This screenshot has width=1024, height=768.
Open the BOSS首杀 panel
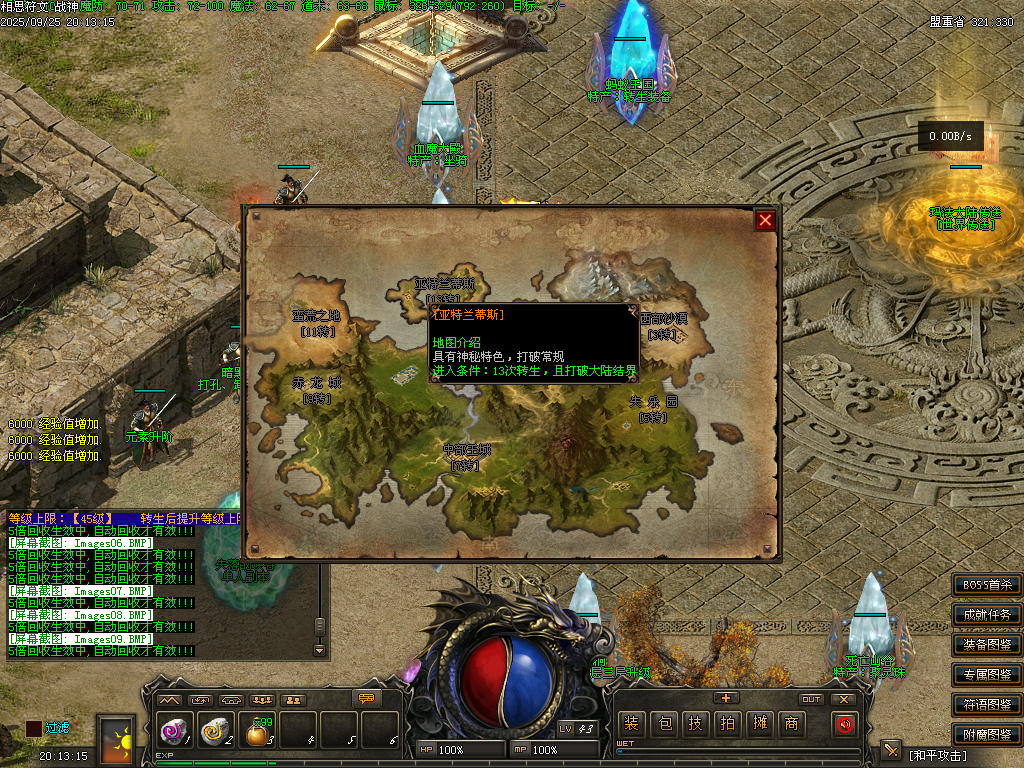click(x=987, y=585)
